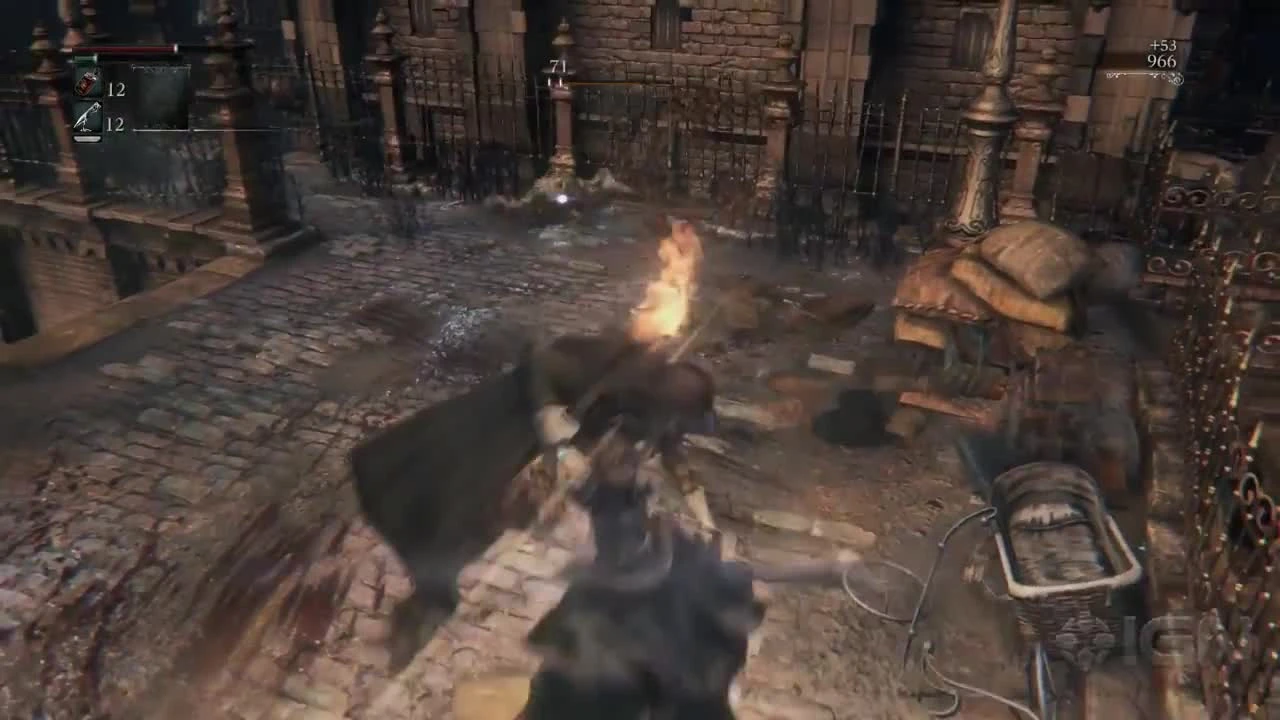
Task: Click the Blood Echoes total 966
Action: coord(1161,61)
